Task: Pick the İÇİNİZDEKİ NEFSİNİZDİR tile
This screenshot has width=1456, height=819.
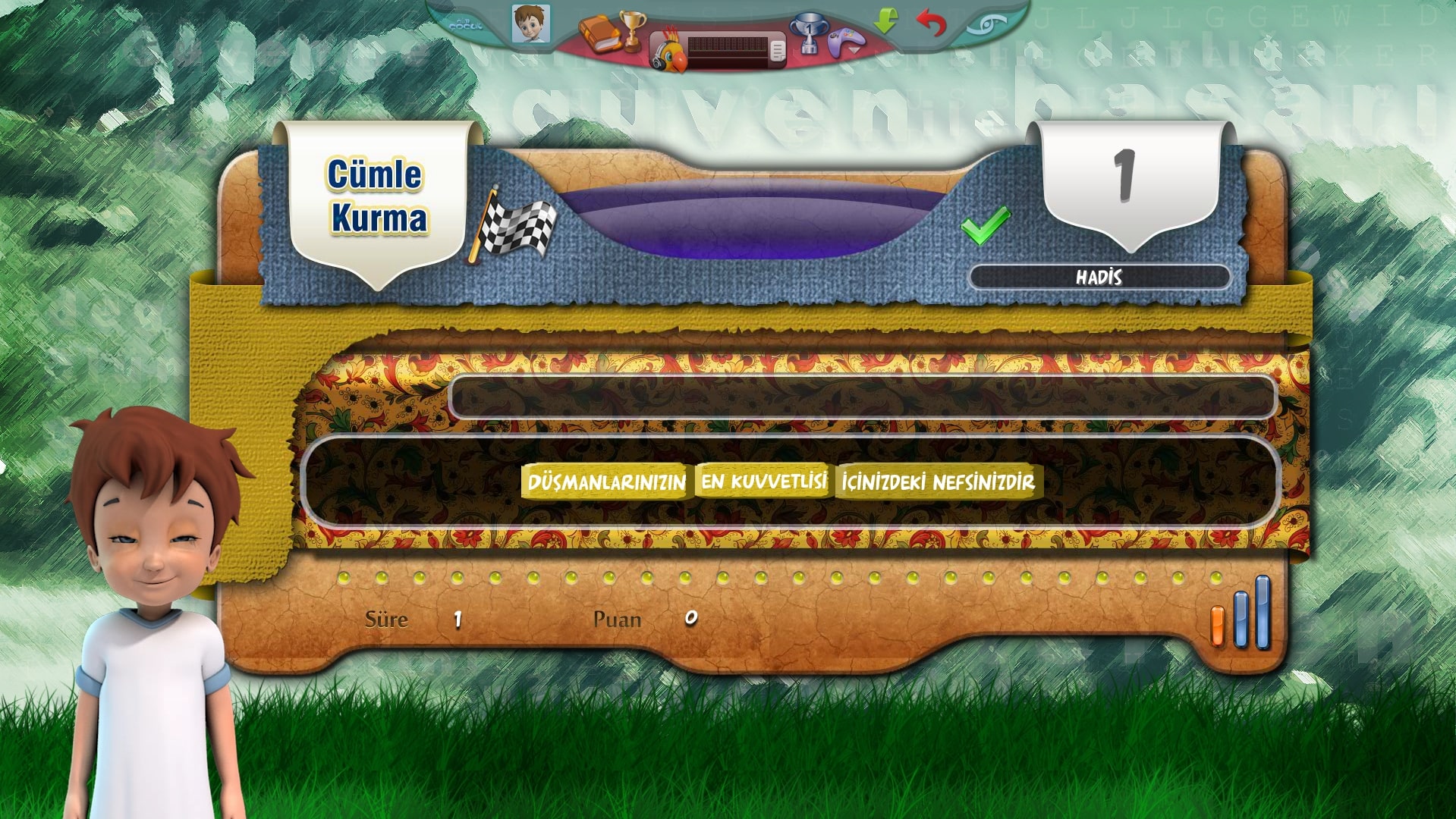Action: (x=938, y=482)
